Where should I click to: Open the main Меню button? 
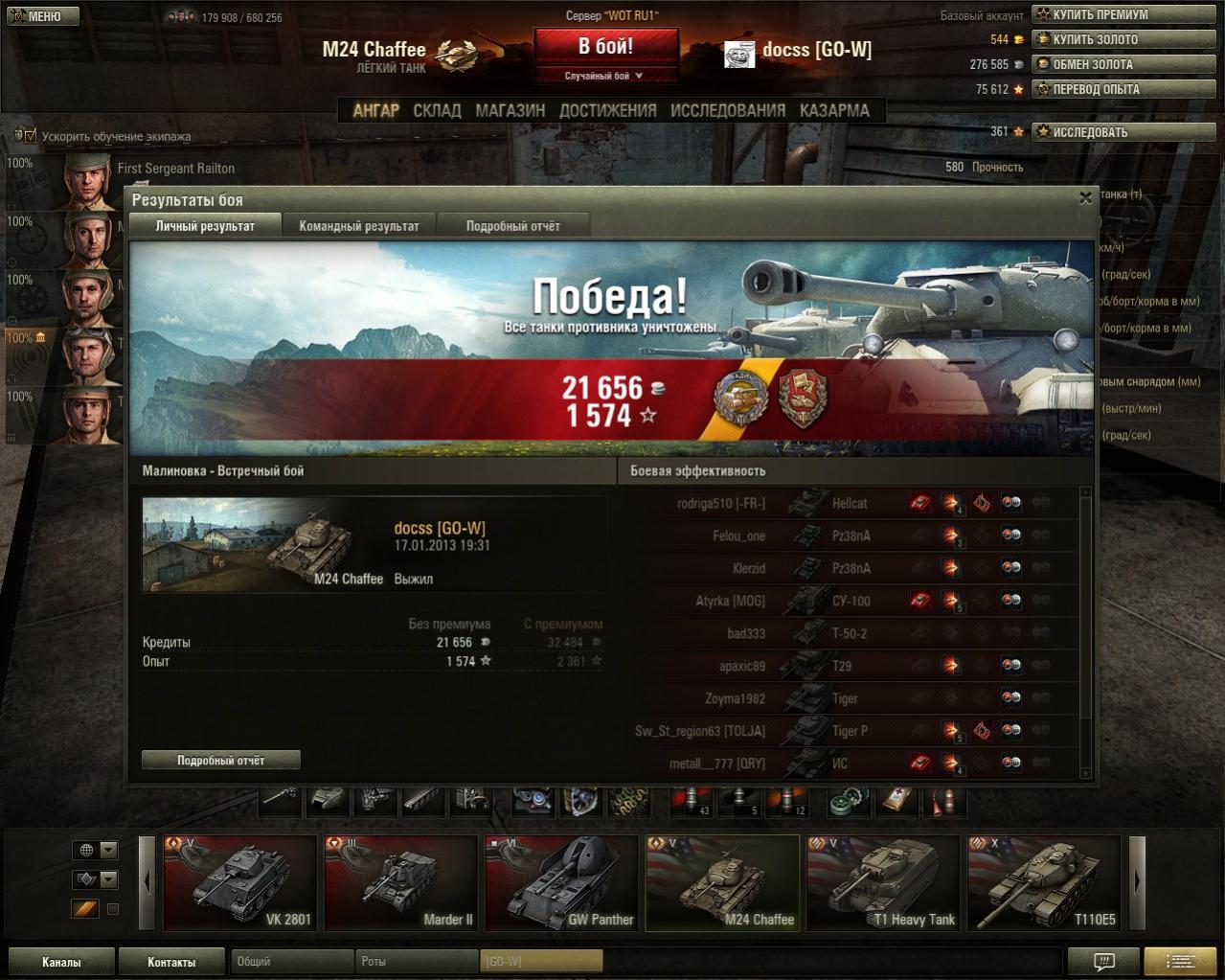coord(43,16)
